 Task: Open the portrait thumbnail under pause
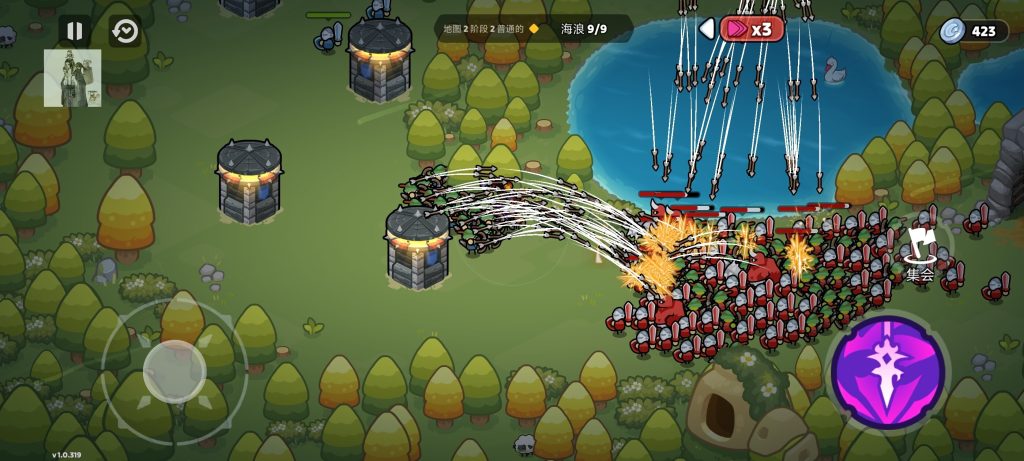[x=72, y=78]
